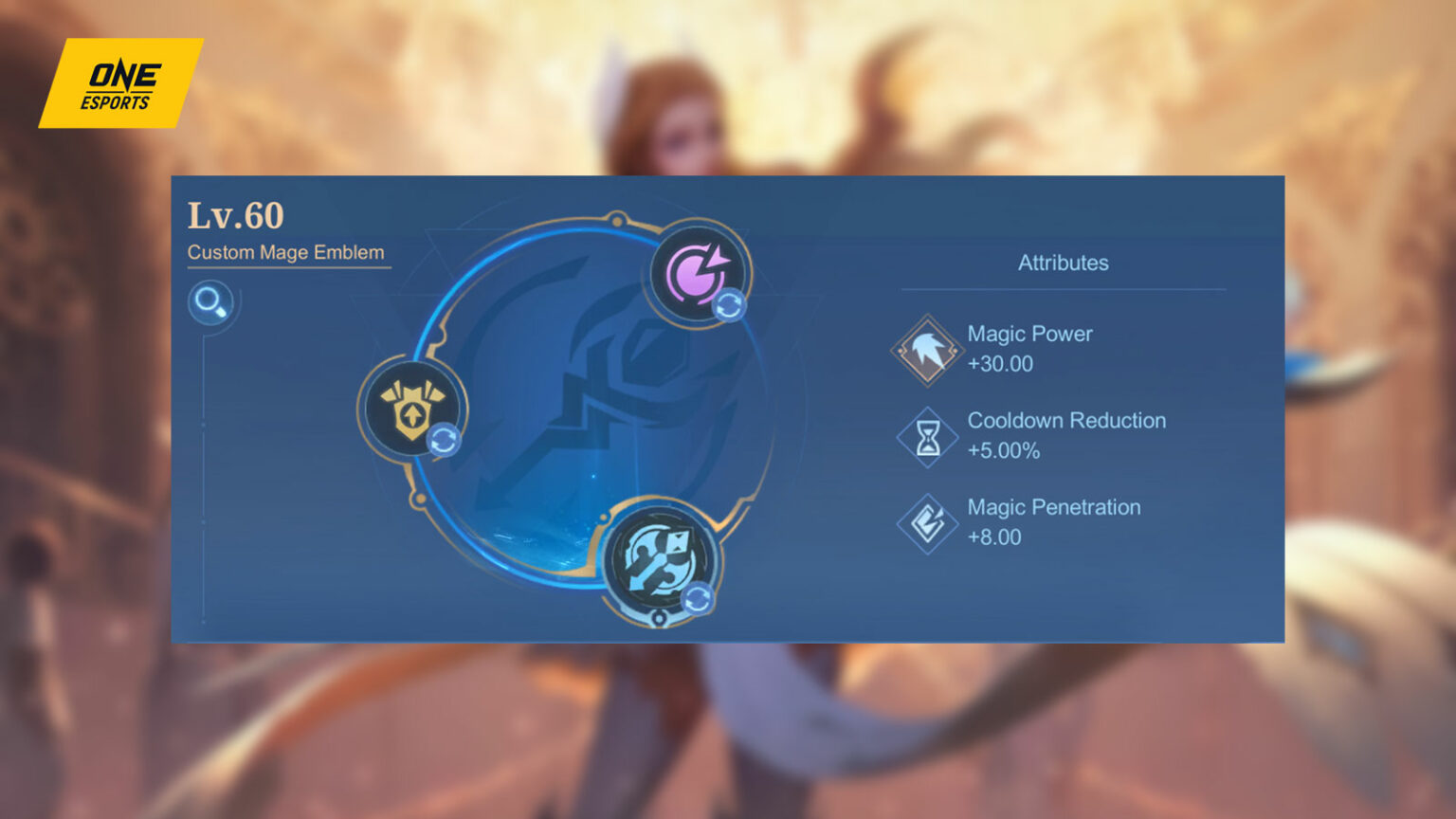Click the Magic Penetration attribute icon
Screen dimensions: 1456x819
925,522
